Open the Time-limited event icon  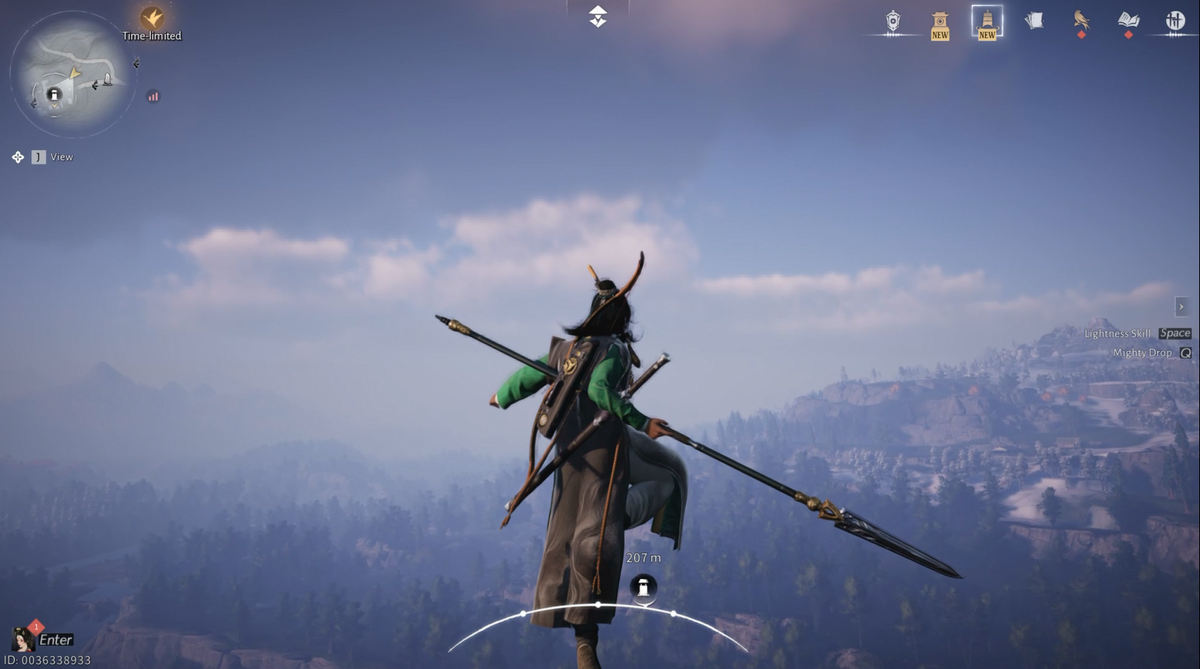click(x=152, y=18)
